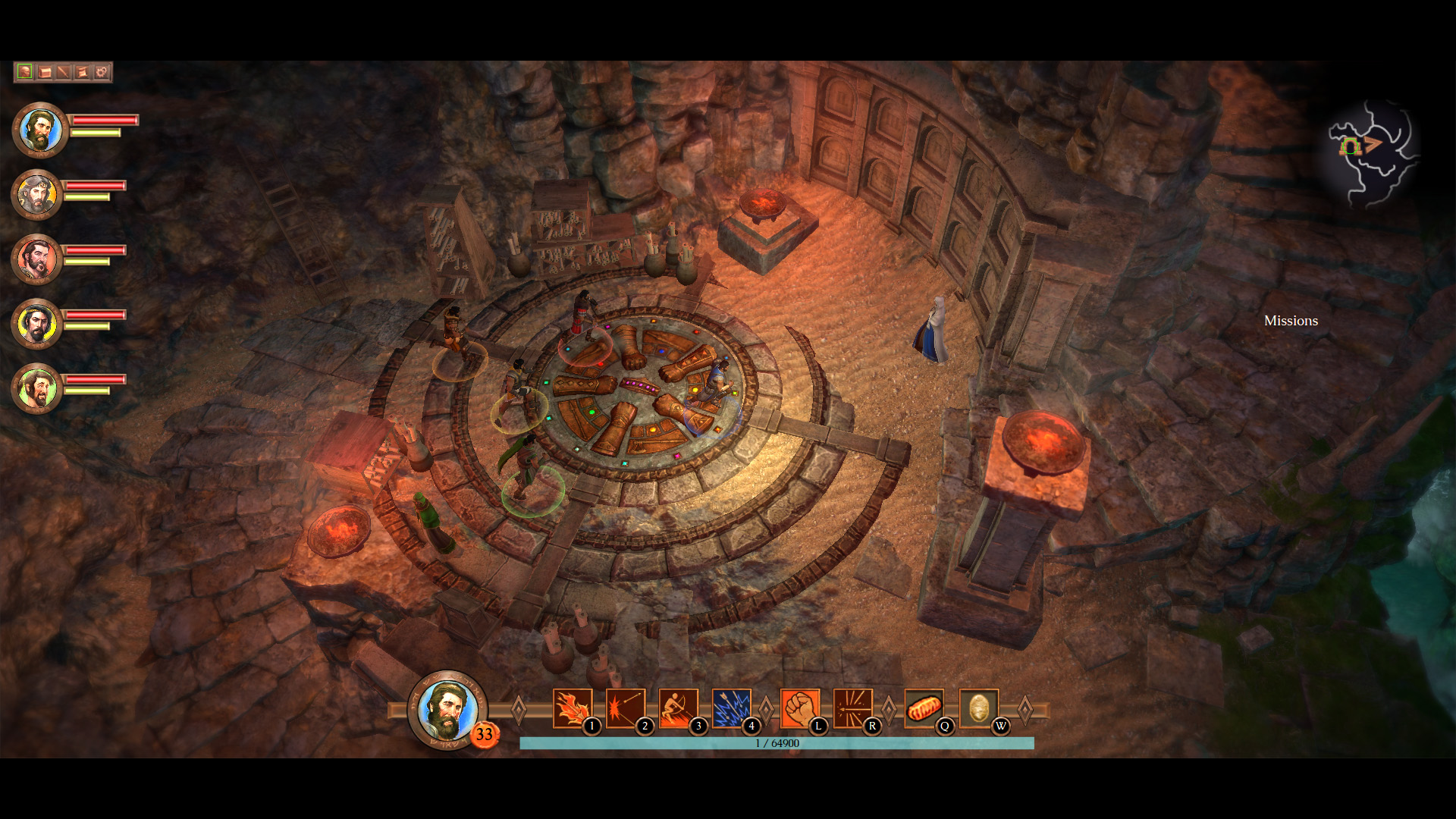Image resolution: width=1456 pixels, height=819 pixels.
Task: Open the inventory chest icon
Action: click(x=43, y=72)
